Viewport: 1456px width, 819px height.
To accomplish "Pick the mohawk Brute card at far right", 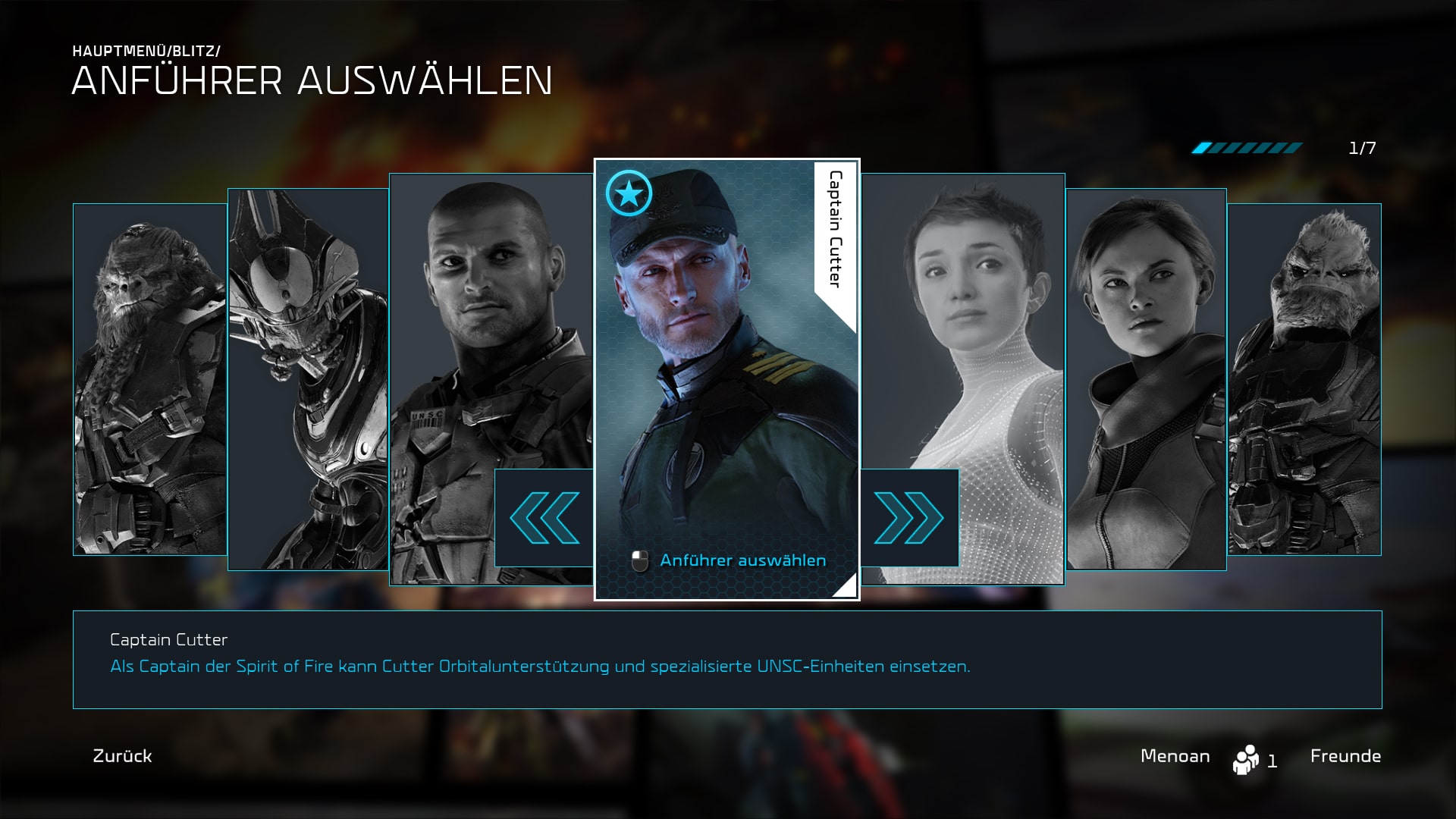I will coord(1304,379).
